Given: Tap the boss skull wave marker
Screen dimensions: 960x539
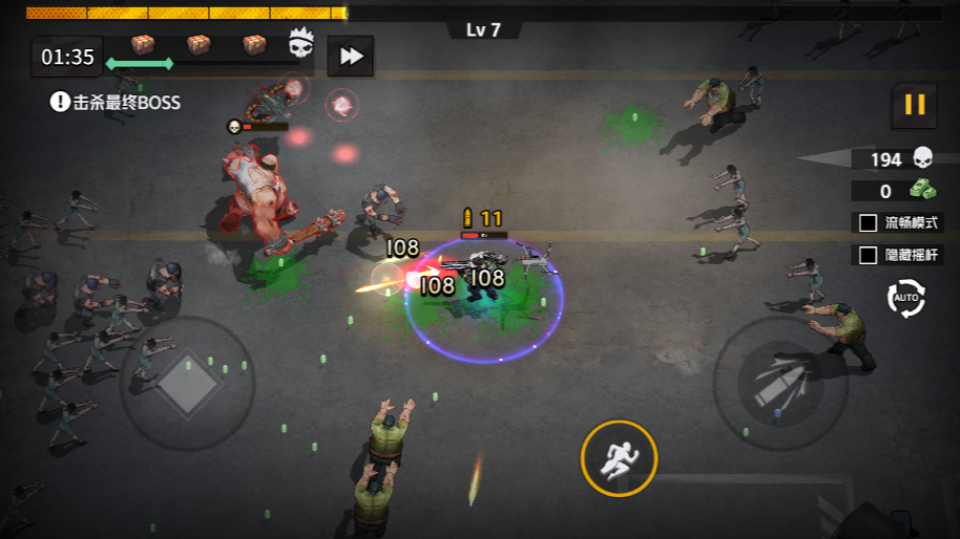Looking at the screenshot, I should point(301,44).
